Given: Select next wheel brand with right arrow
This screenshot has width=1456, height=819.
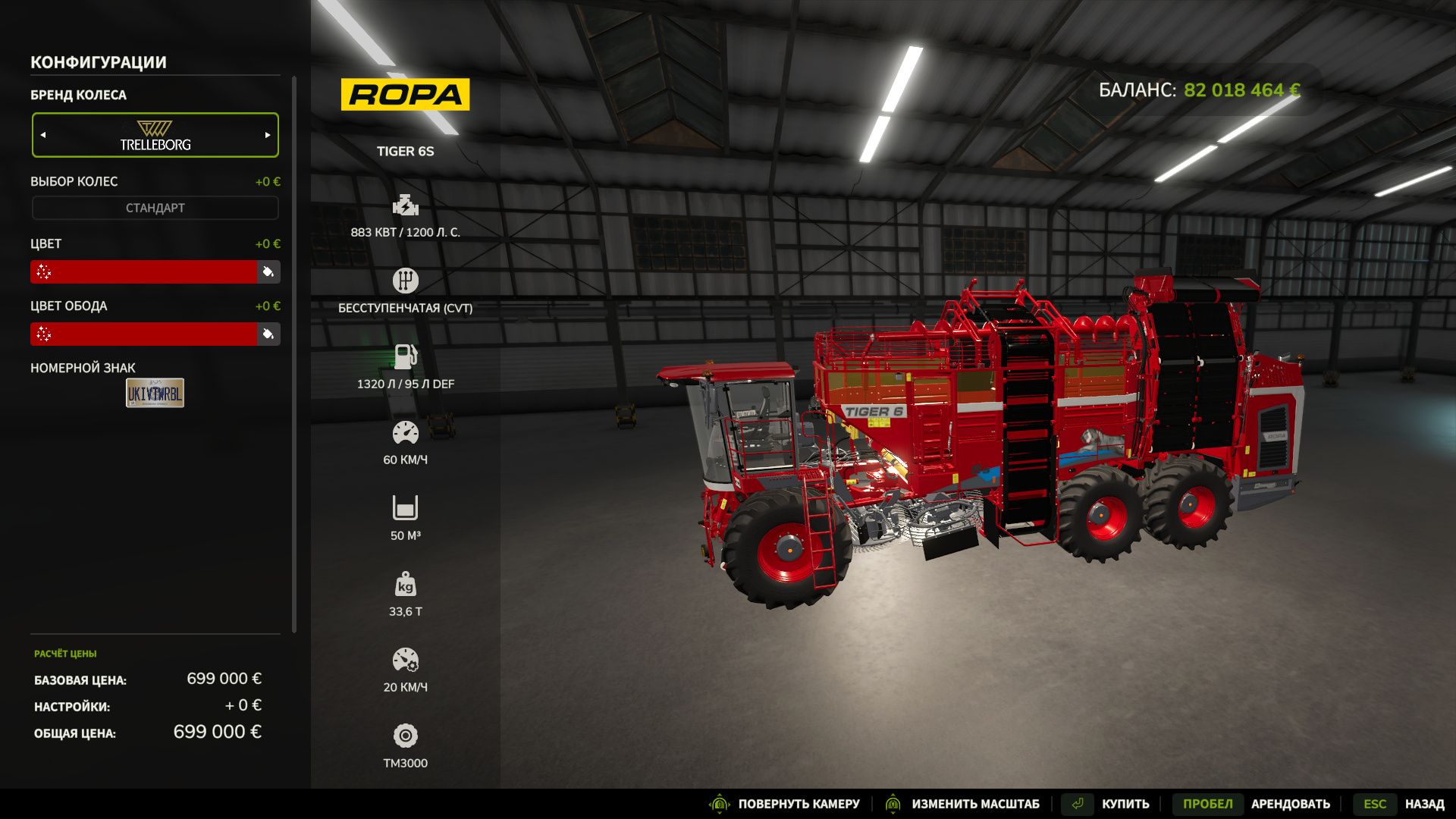Looking at the screenshot, I should click(267, 135).
